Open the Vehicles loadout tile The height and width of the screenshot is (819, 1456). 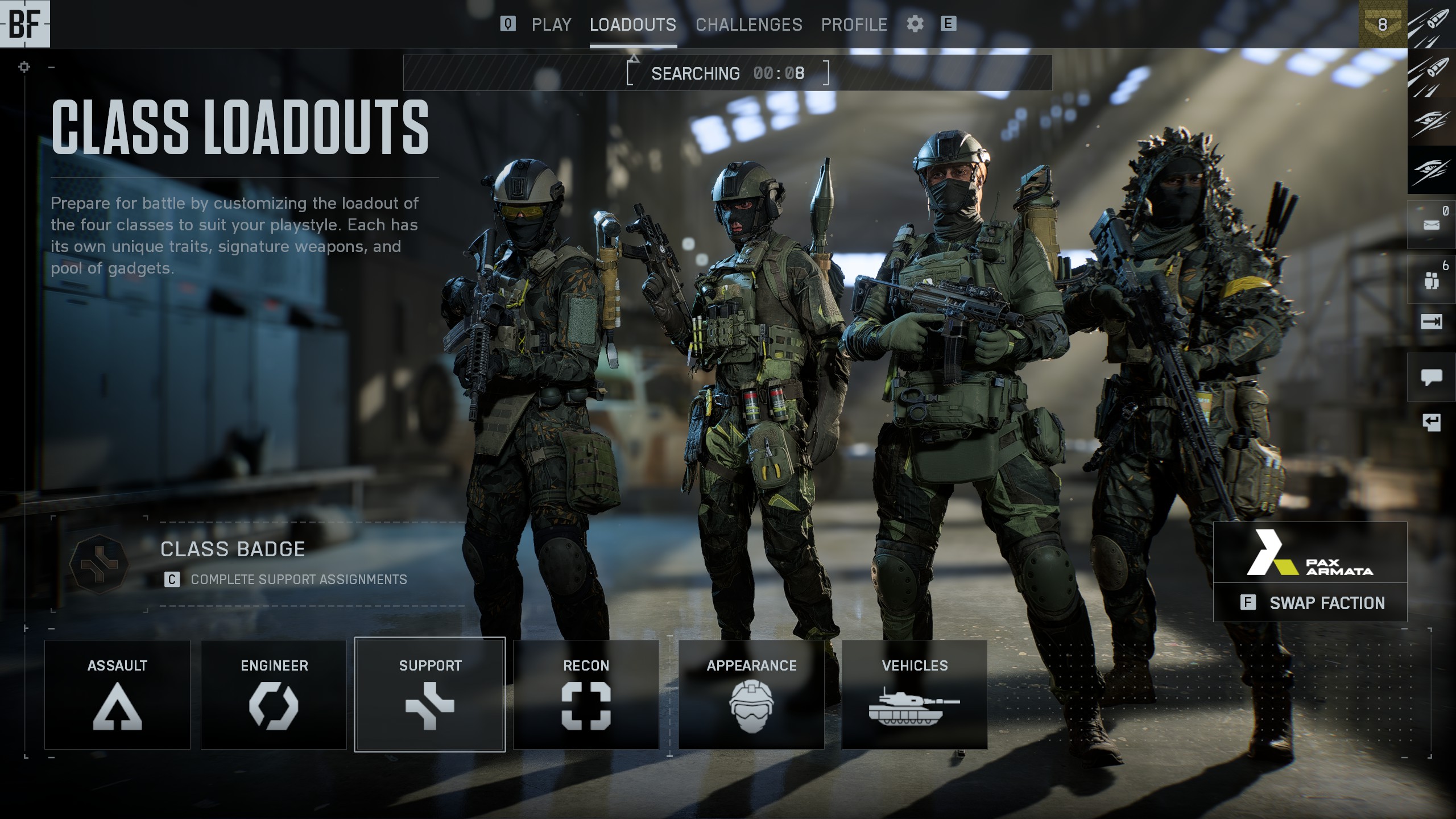915,694
